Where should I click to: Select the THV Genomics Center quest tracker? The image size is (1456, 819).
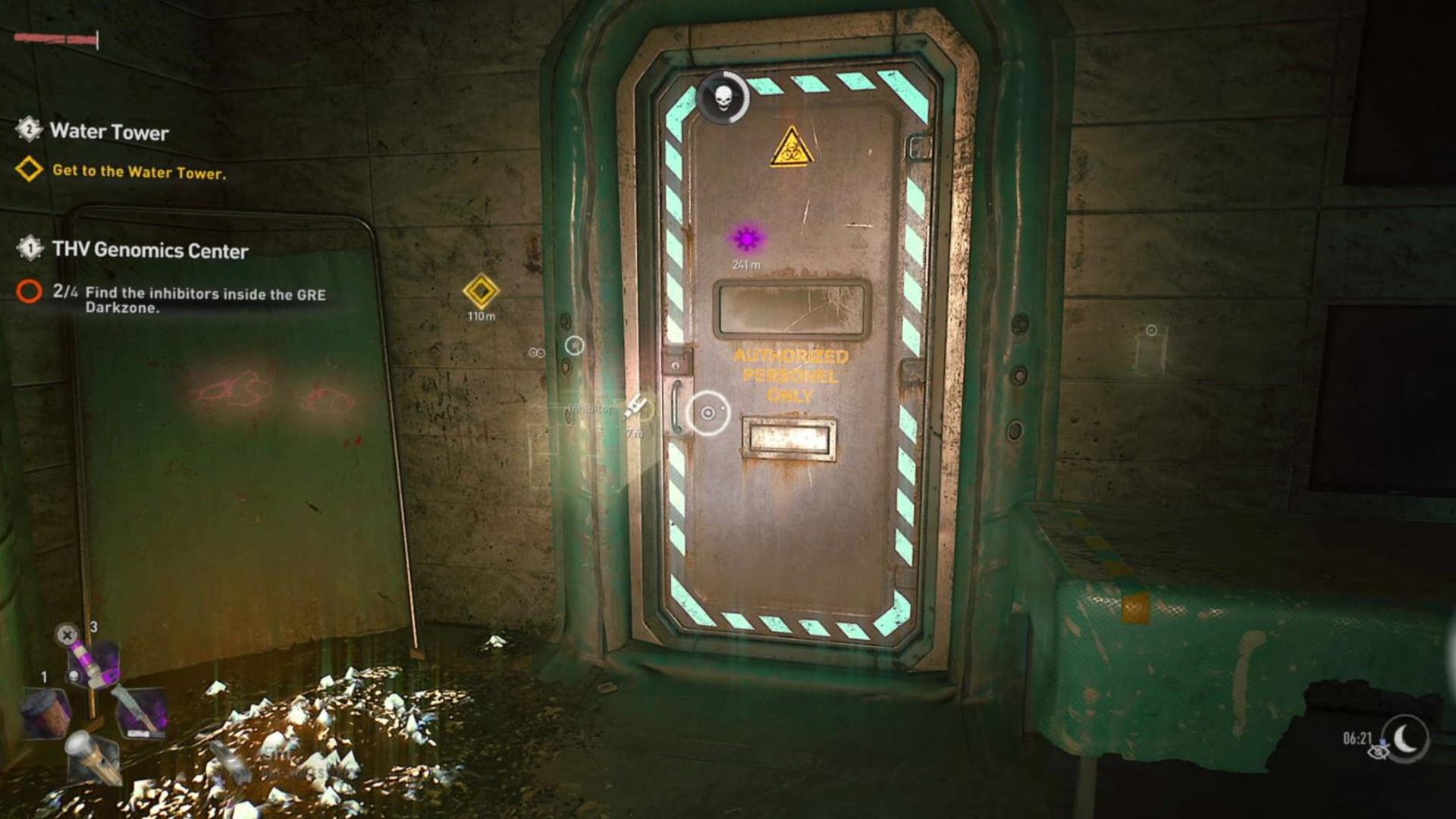click(x=149, y=250)
